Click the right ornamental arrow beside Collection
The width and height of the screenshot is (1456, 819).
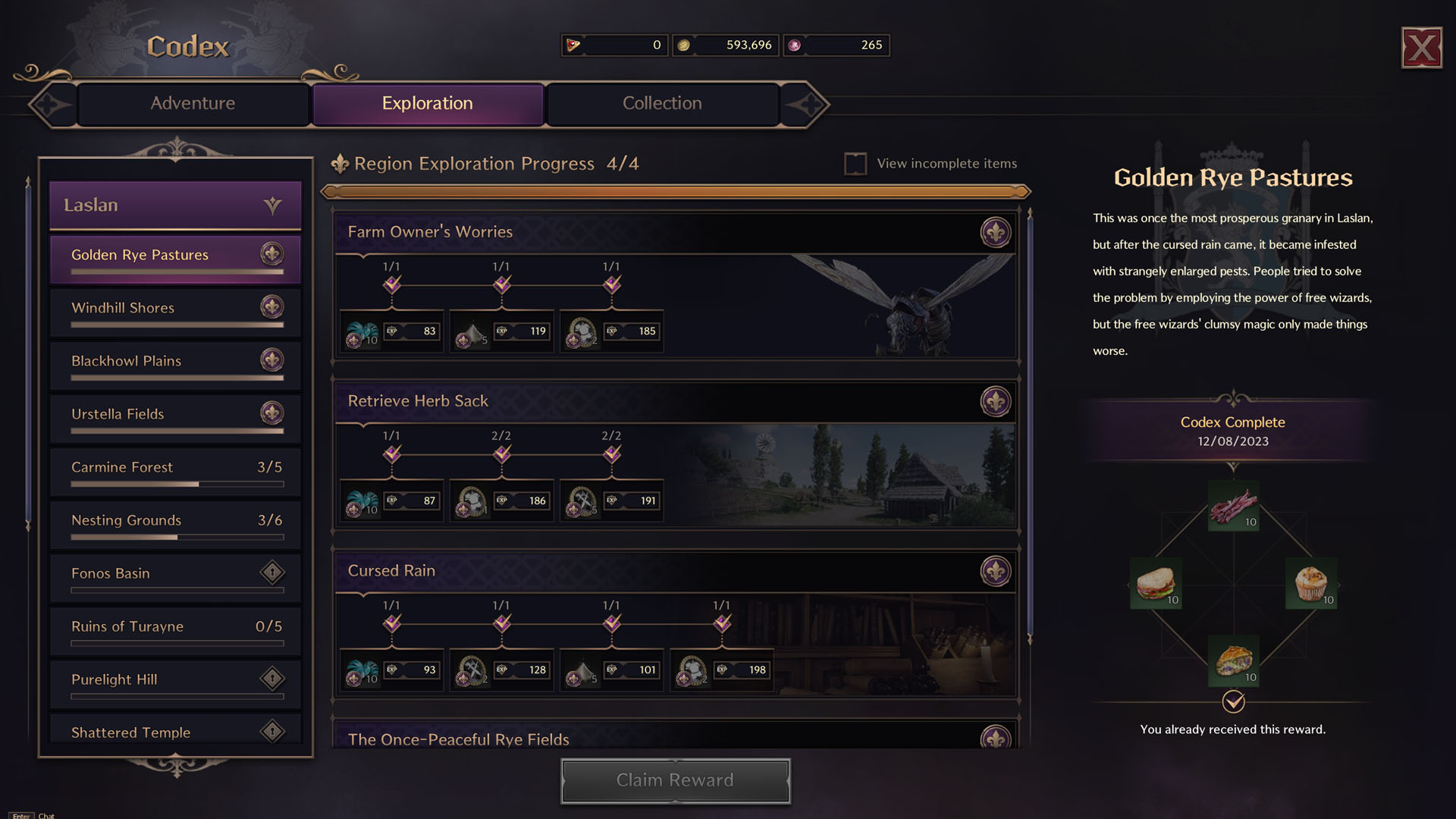click(x=811, y=103)
